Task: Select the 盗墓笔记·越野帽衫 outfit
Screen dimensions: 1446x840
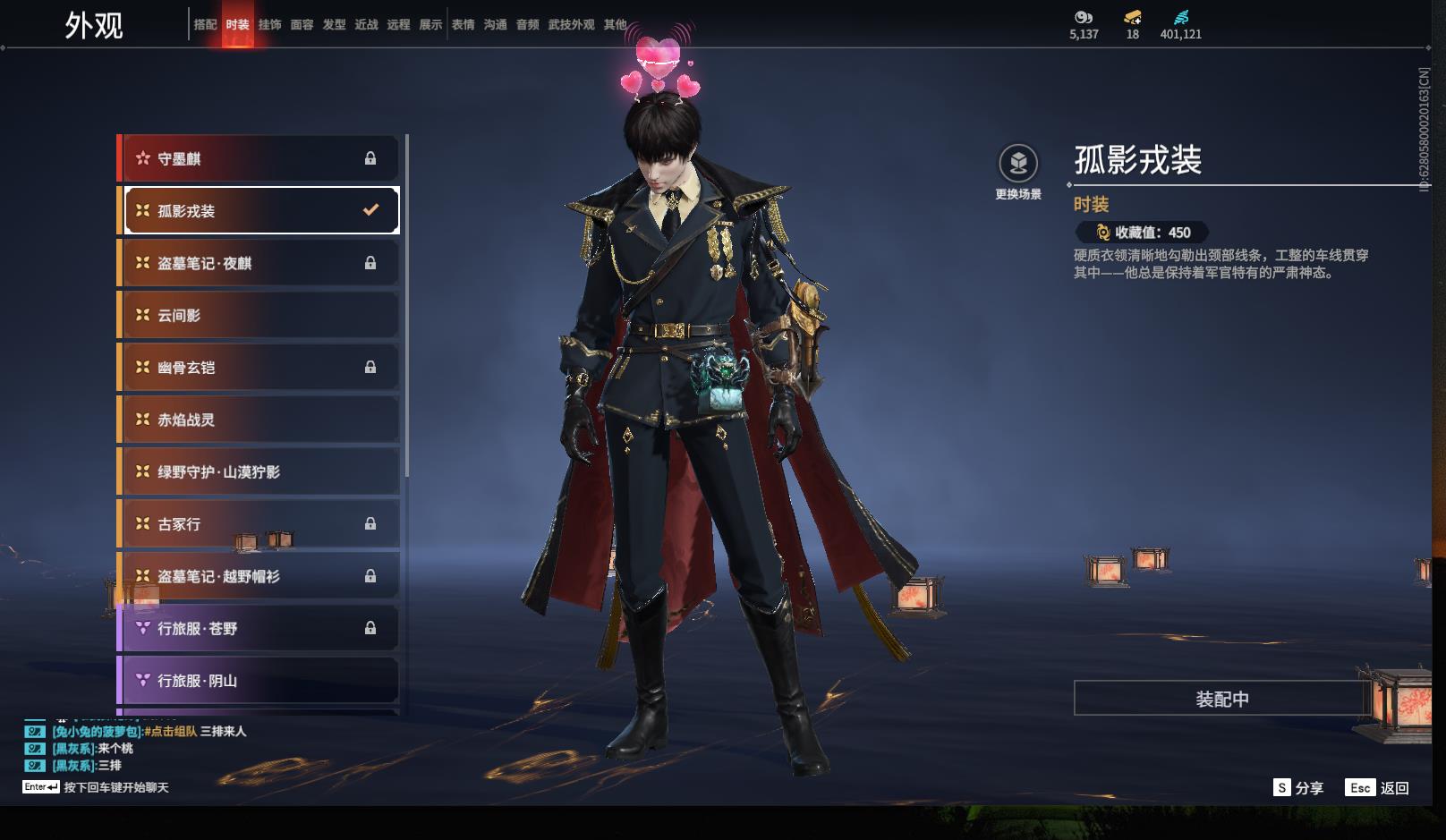Action: click(x=259, y=576)
